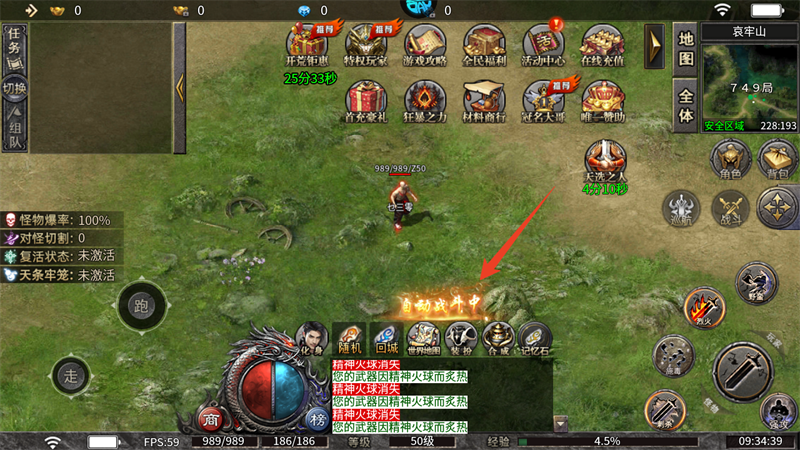Open the 特权玩家 privilege menu
This screenshot has height=450, width=800.
pyautogui.click(x=366, y=44)
